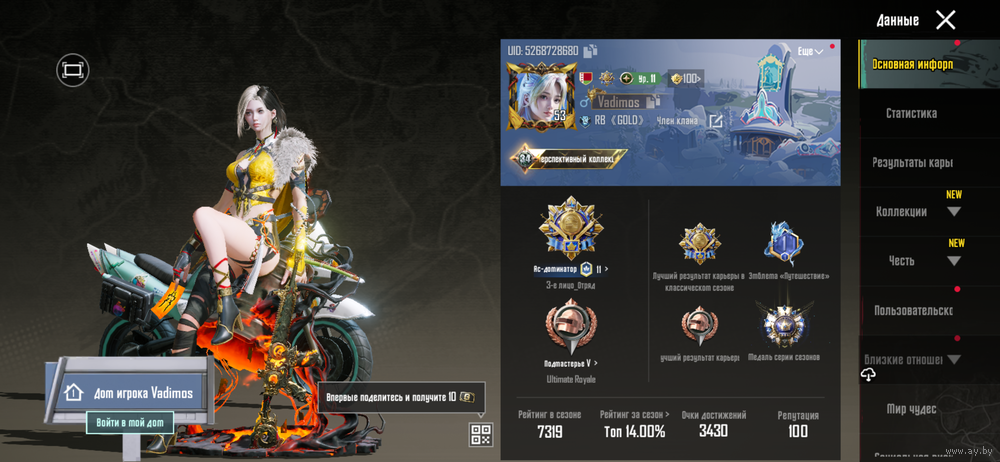Open the Основная информация tab
Viewport: 1000px width, 462px height.
912,65
